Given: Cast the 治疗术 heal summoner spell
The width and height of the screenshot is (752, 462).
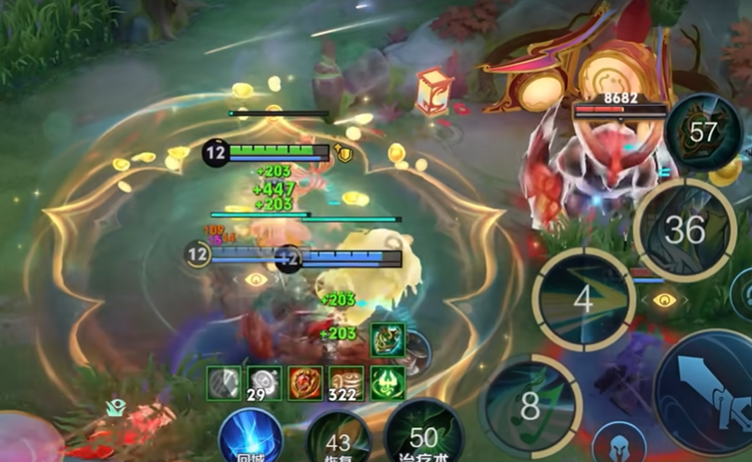Looking at the screenshot, I should coord(423,437).
